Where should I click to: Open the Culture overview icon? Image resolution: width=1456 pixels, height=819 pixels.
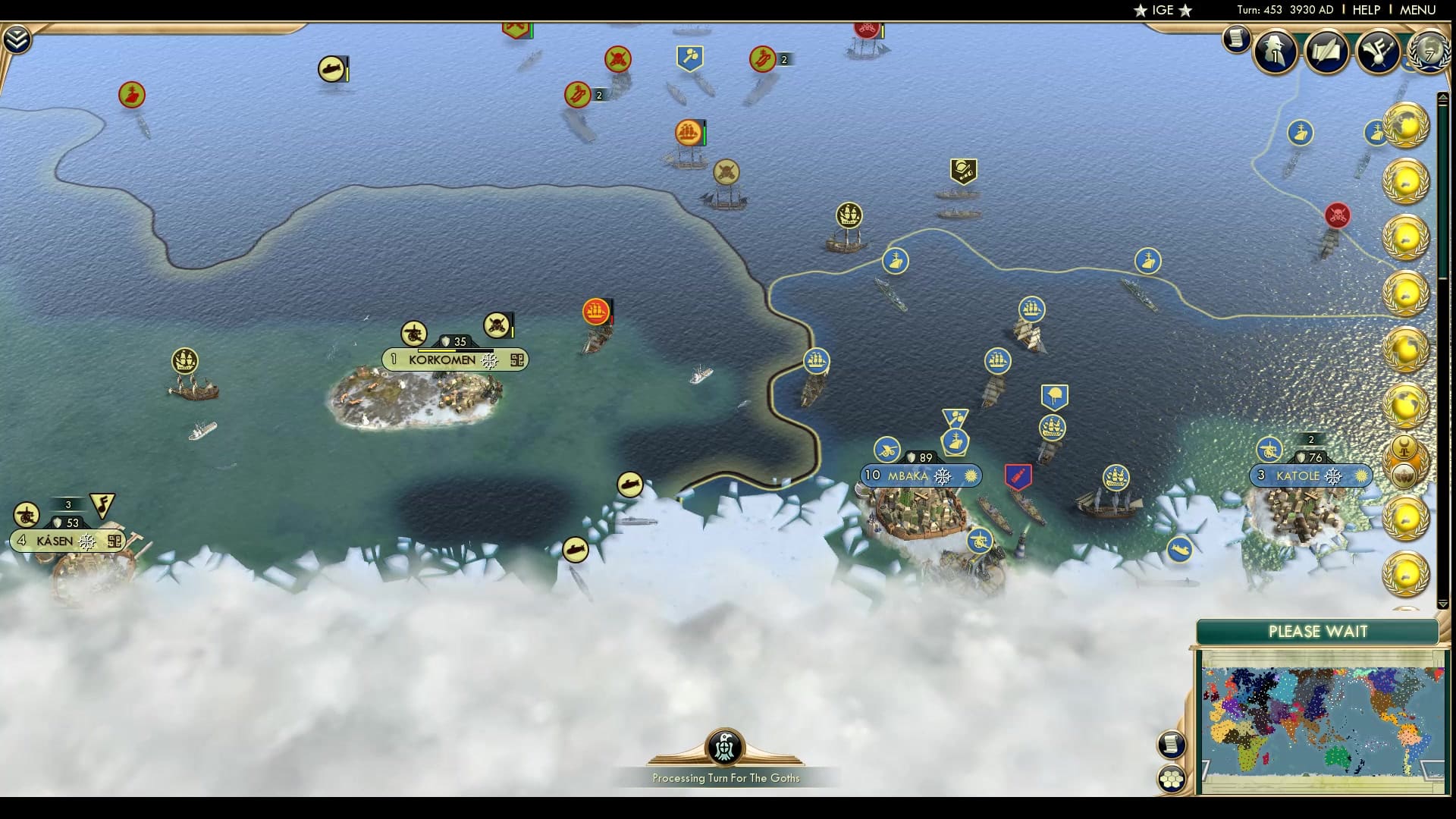[1379, 53]
